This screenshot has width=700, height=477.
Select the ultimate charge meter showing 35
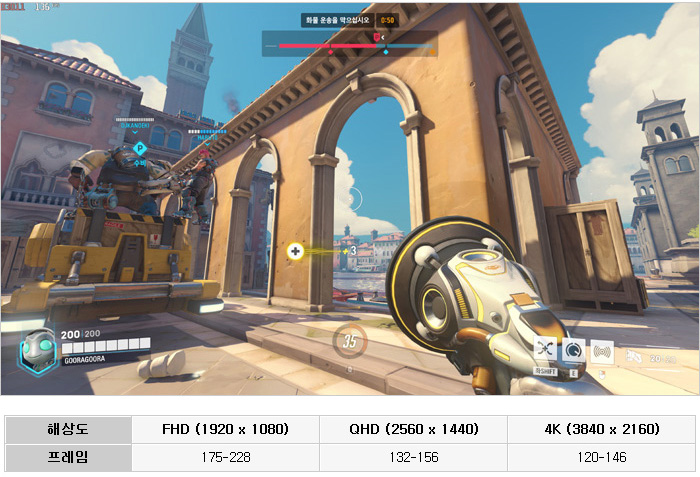tap(349, 340)
